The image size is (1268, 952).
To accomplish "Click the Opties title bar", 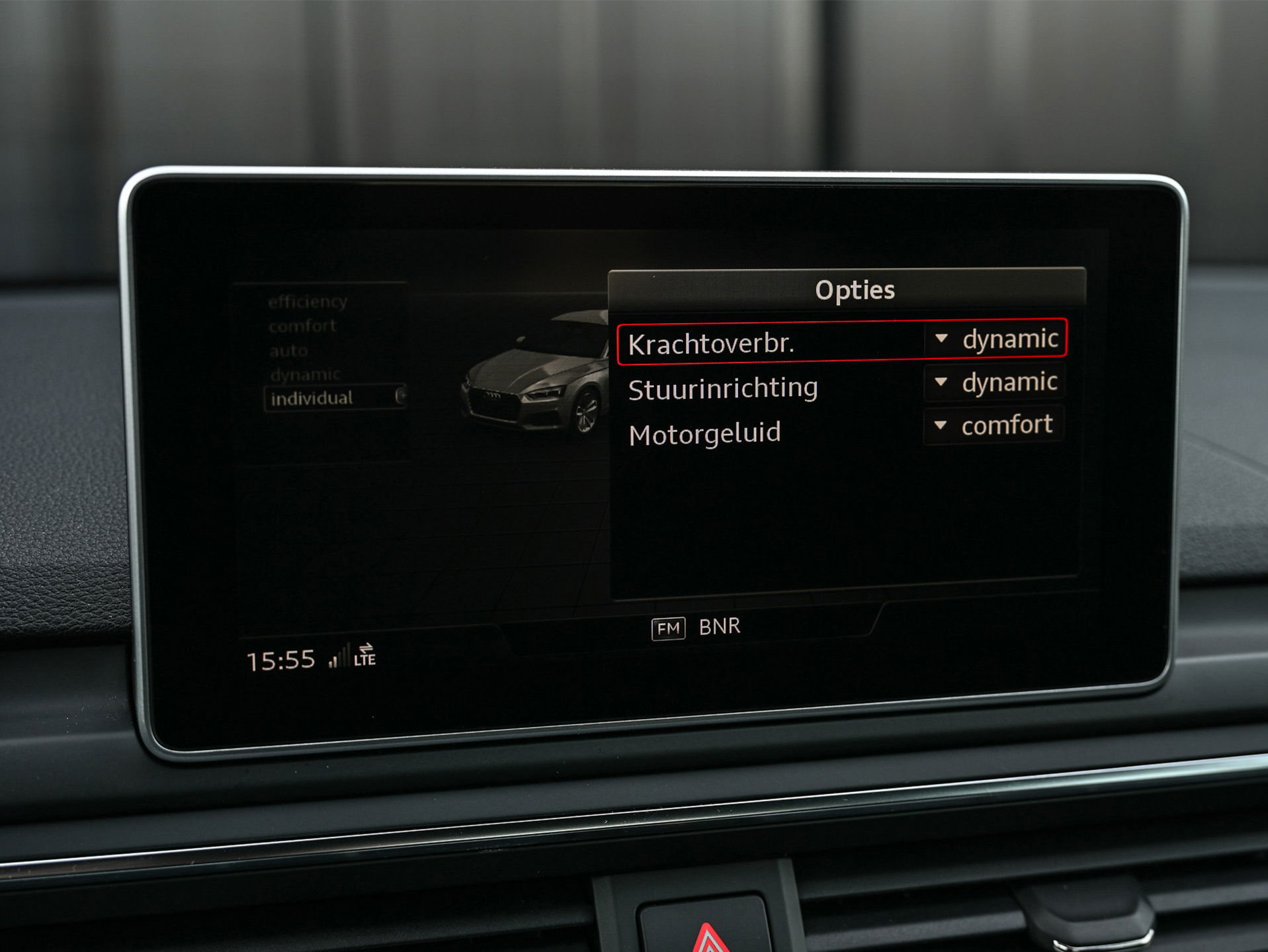I will (x=857, y=289).
